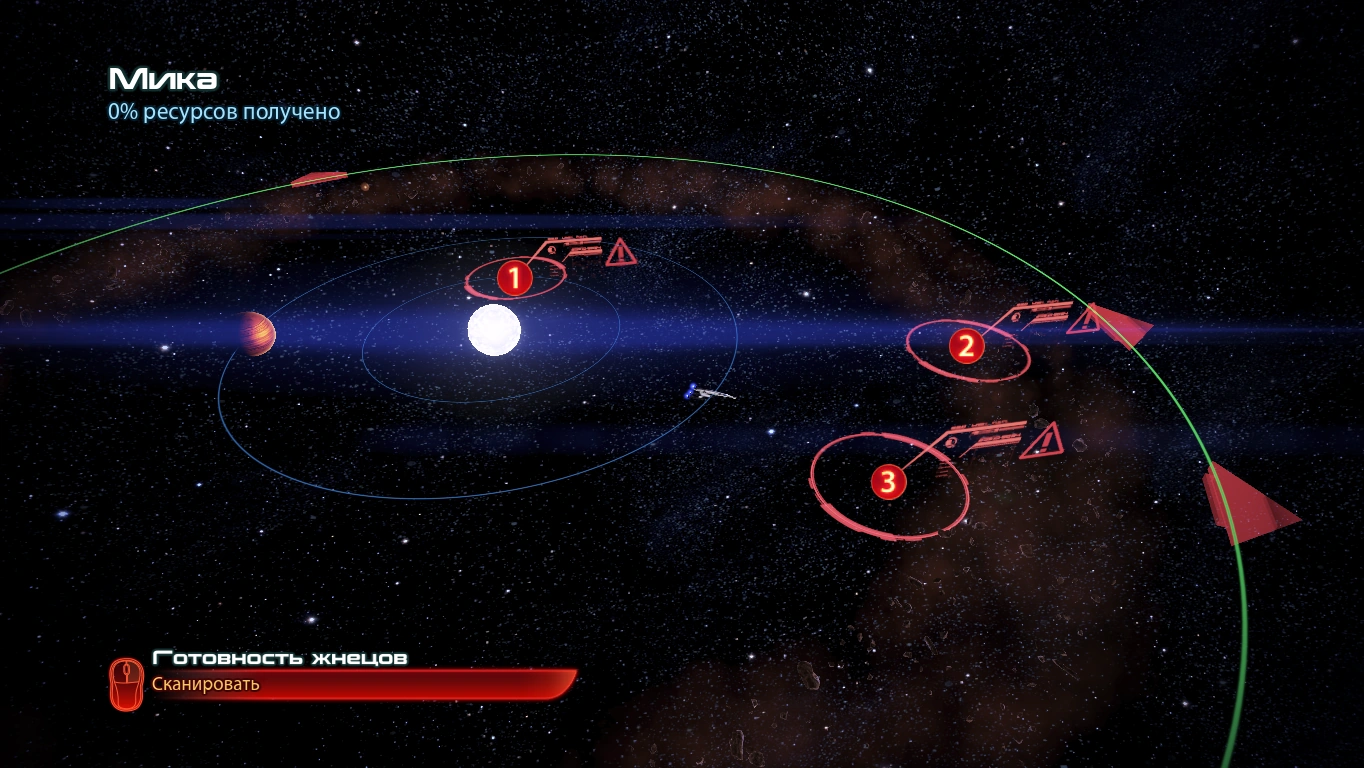Click the warning triangle beside marker 2

coord(1083,321)
